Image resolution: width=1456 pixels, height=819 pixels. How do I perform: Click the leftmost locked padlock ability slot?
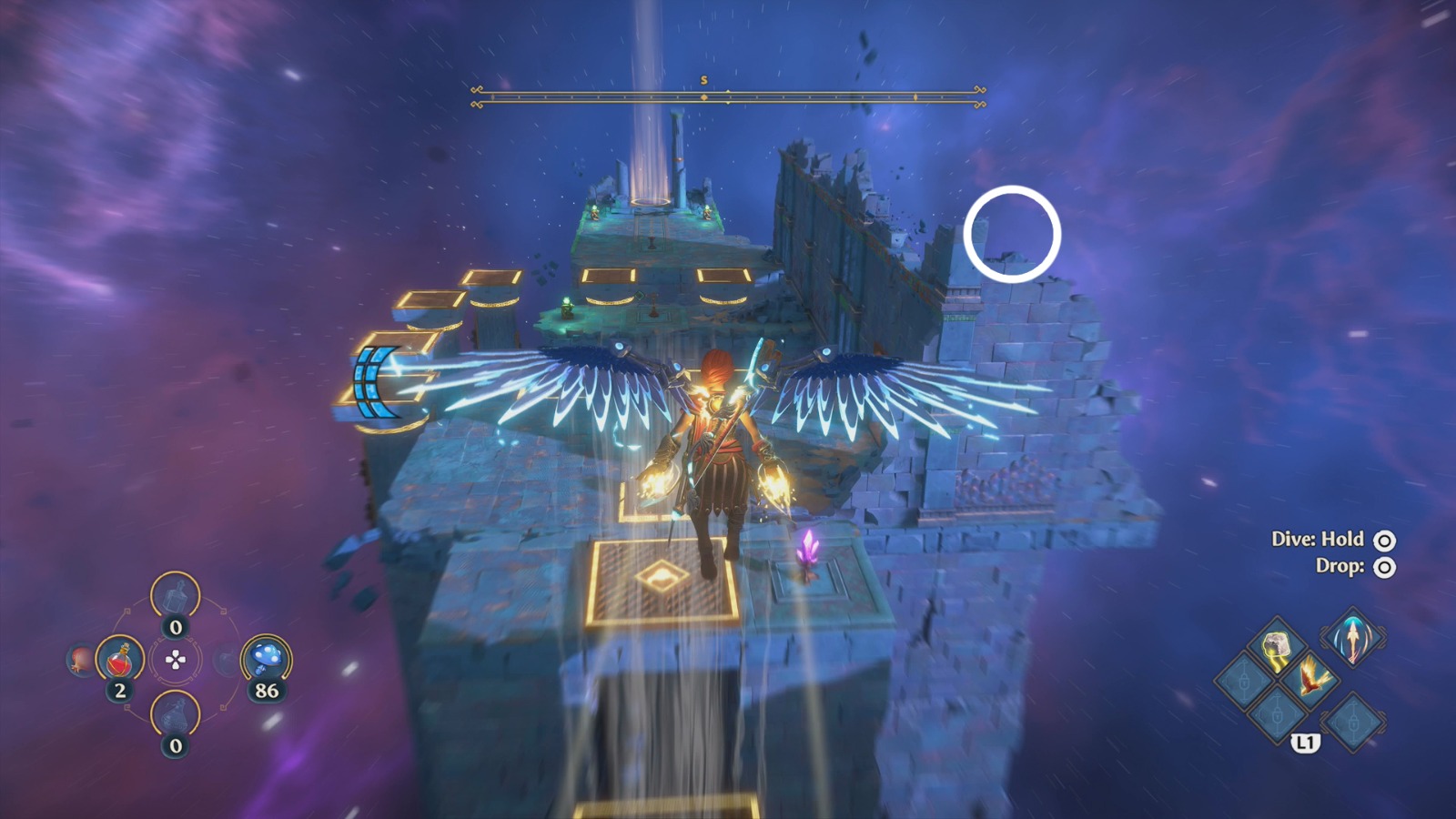click(x=1244, y=681)
